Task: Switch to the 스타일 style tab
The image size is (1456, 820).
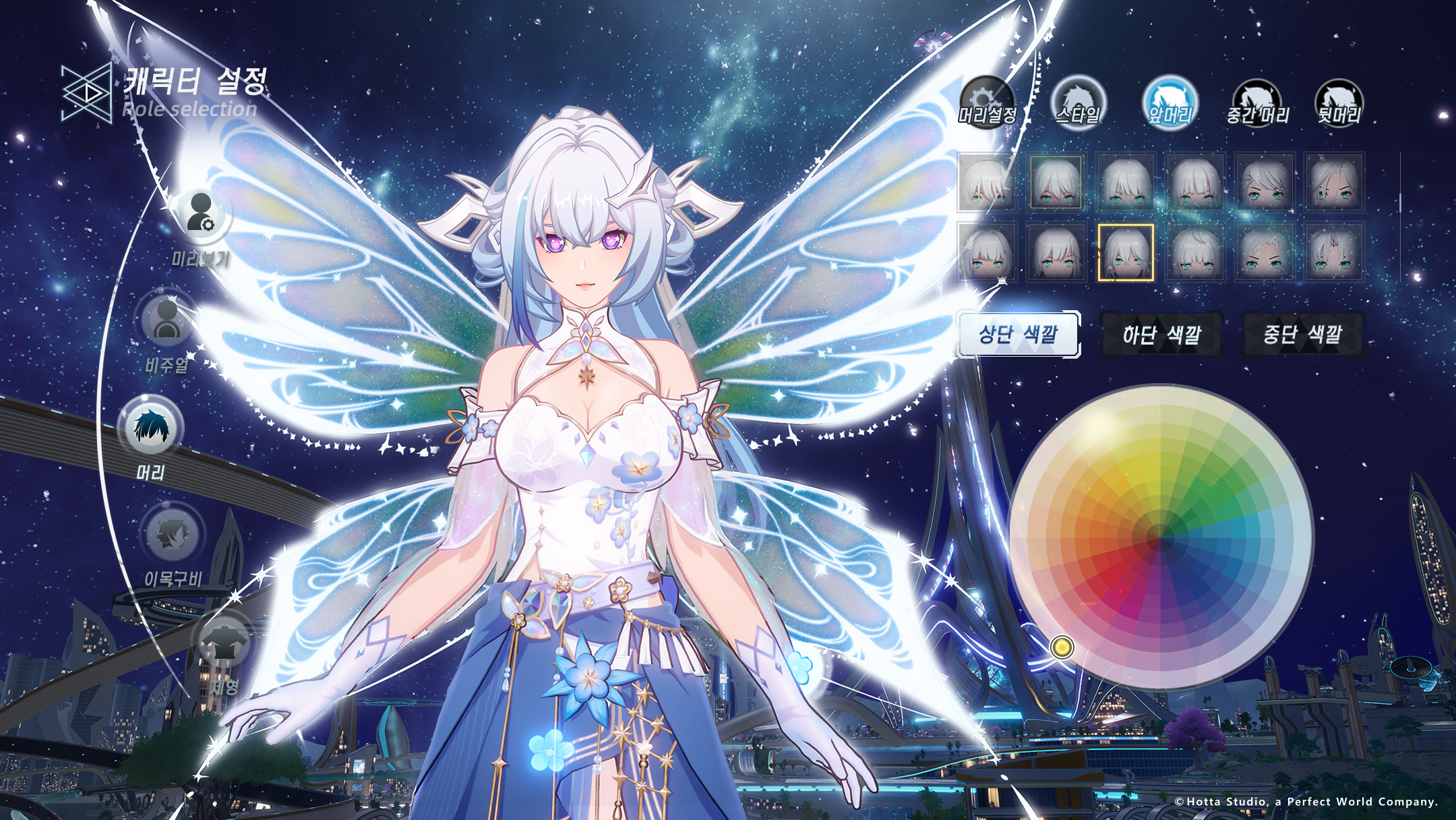Action: (x=1078, y=102)
